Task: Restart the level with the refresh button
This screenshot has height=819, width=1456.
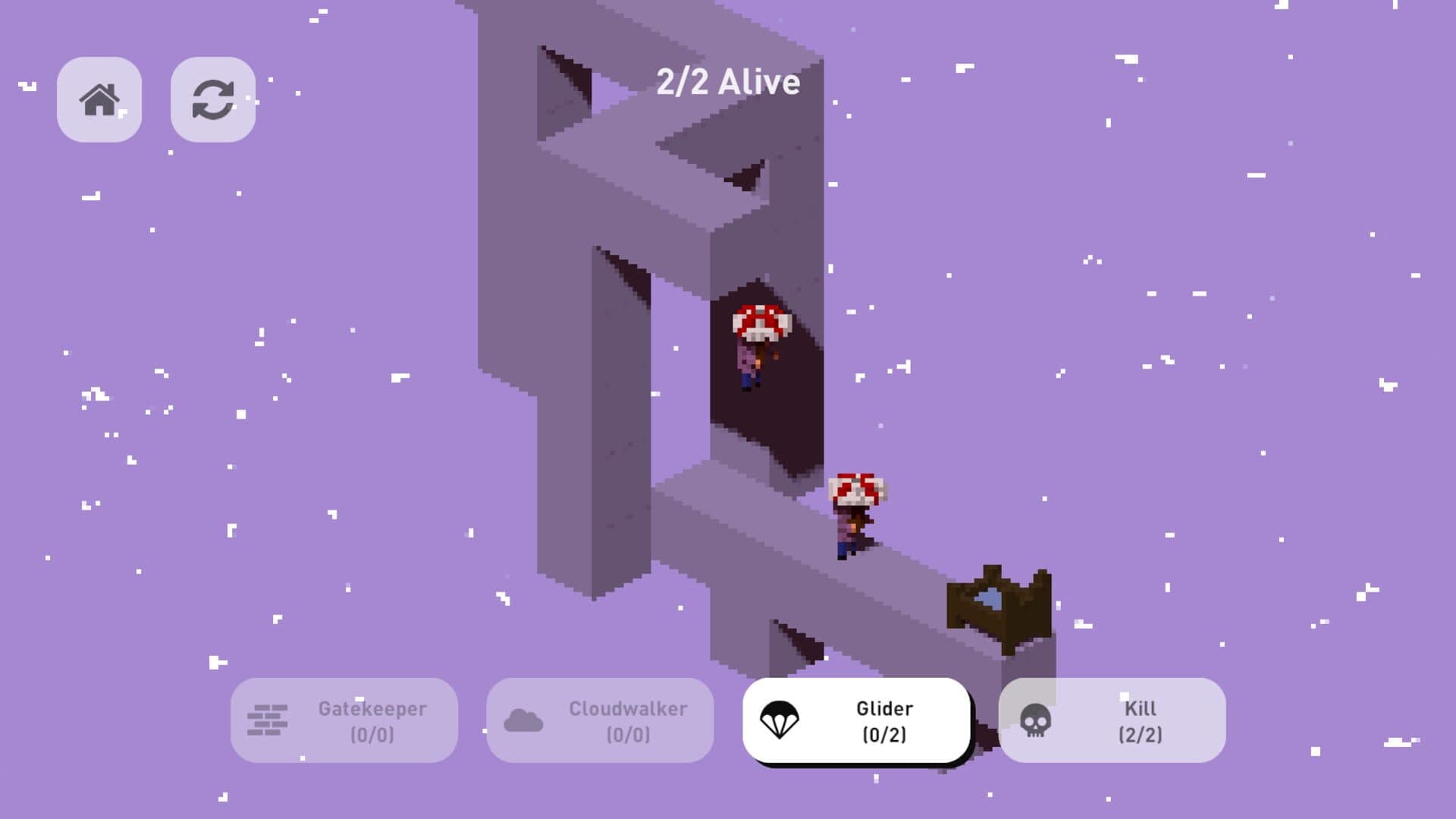Action: pyautogui.click(x=213, y=99)
